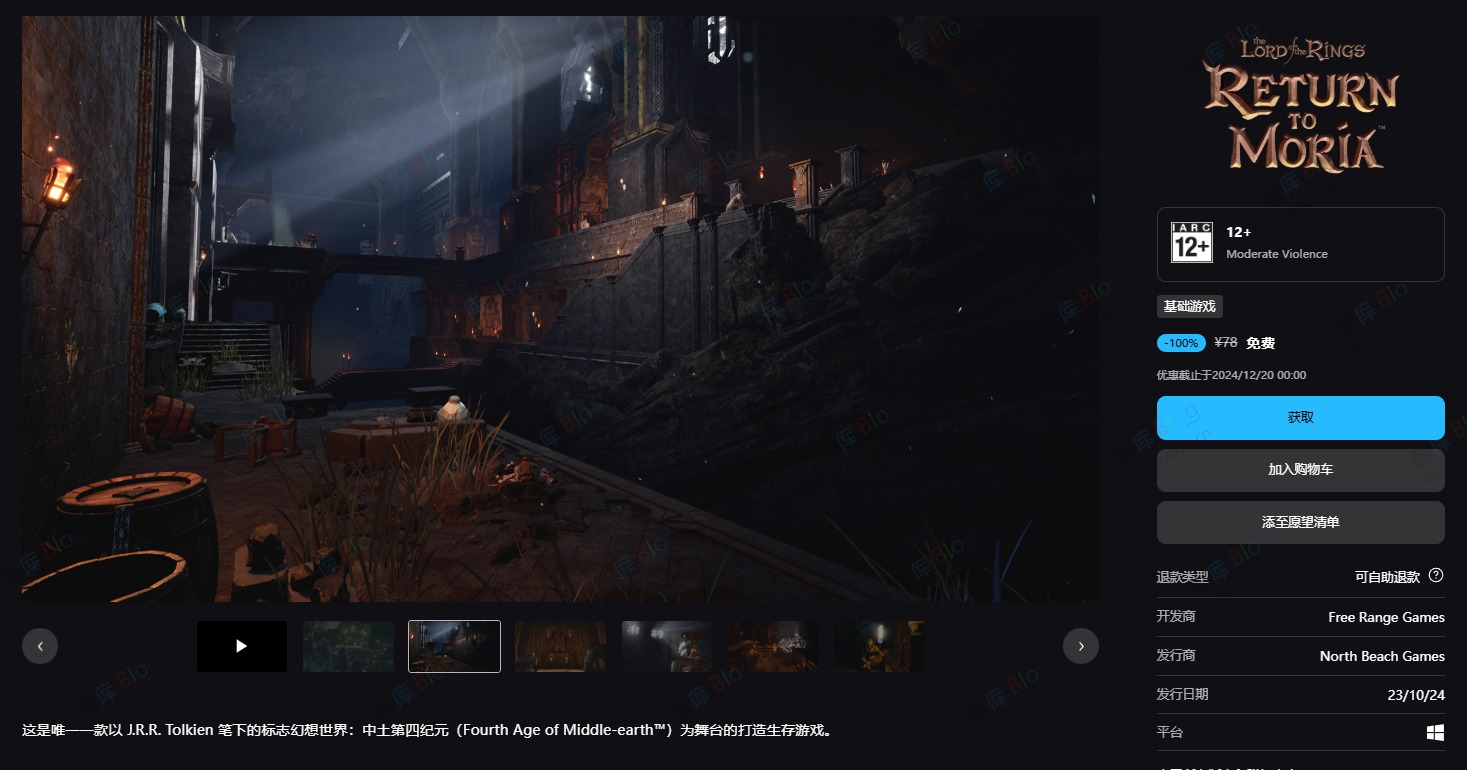
Task: Click the blue 获取 button
Action: [1300, 418]
